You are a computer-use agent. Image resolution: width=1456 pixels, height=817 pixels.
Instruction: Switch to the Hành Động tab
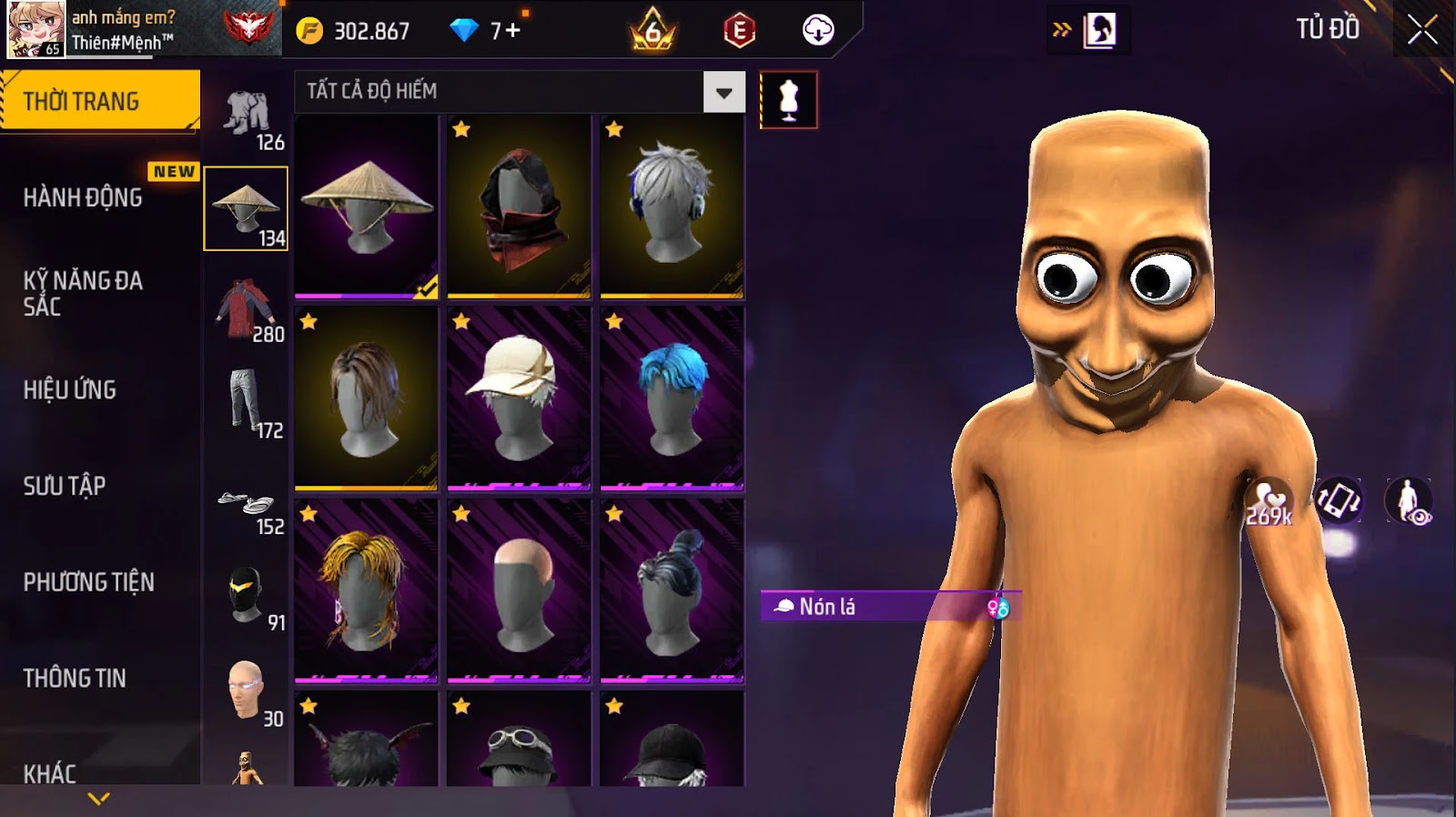83,197
